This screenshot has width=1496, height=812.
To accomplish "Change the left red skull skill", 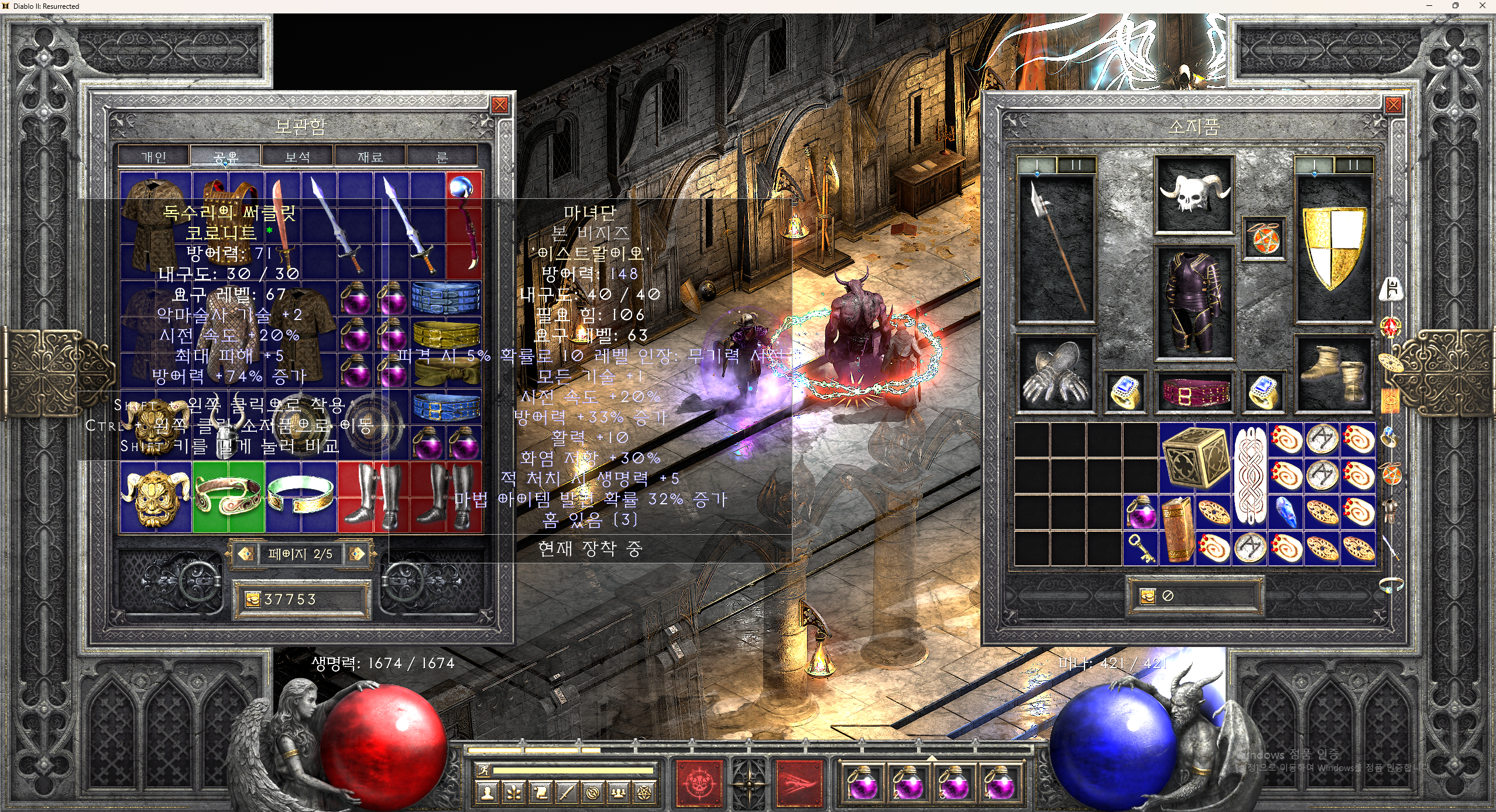I will (x=699, y=782).
